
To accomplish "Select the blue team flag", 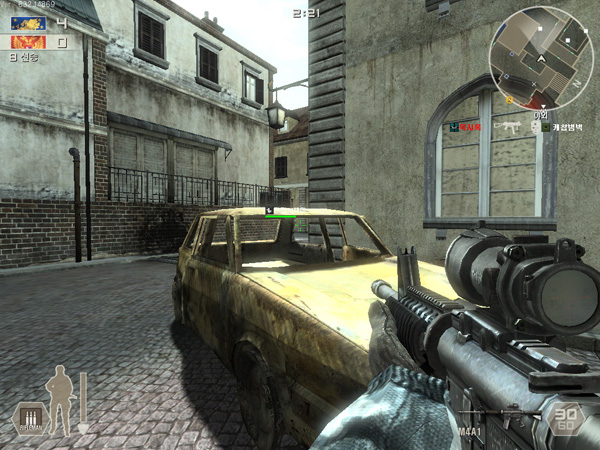I will tap(28, 22).
